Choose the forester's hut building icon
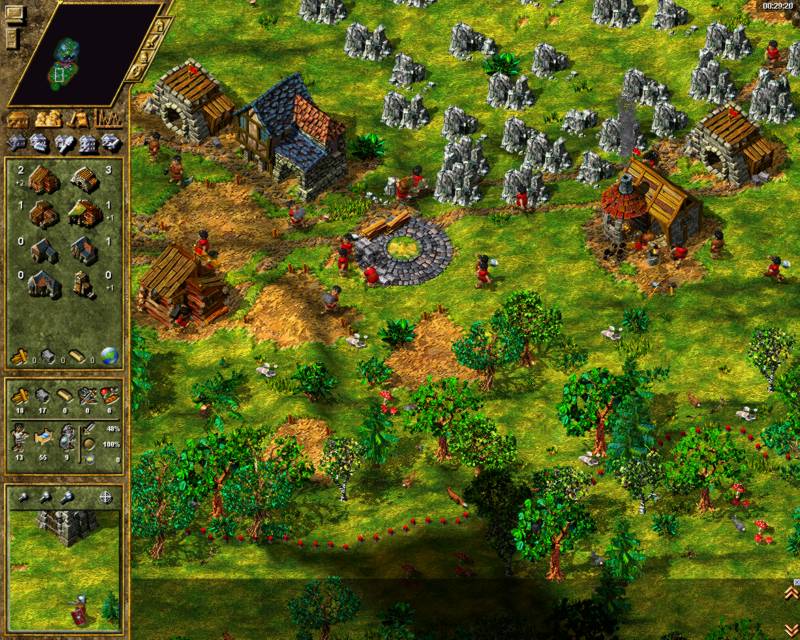The height and width of the screenshot is (640, 800). tap(85, 215)
